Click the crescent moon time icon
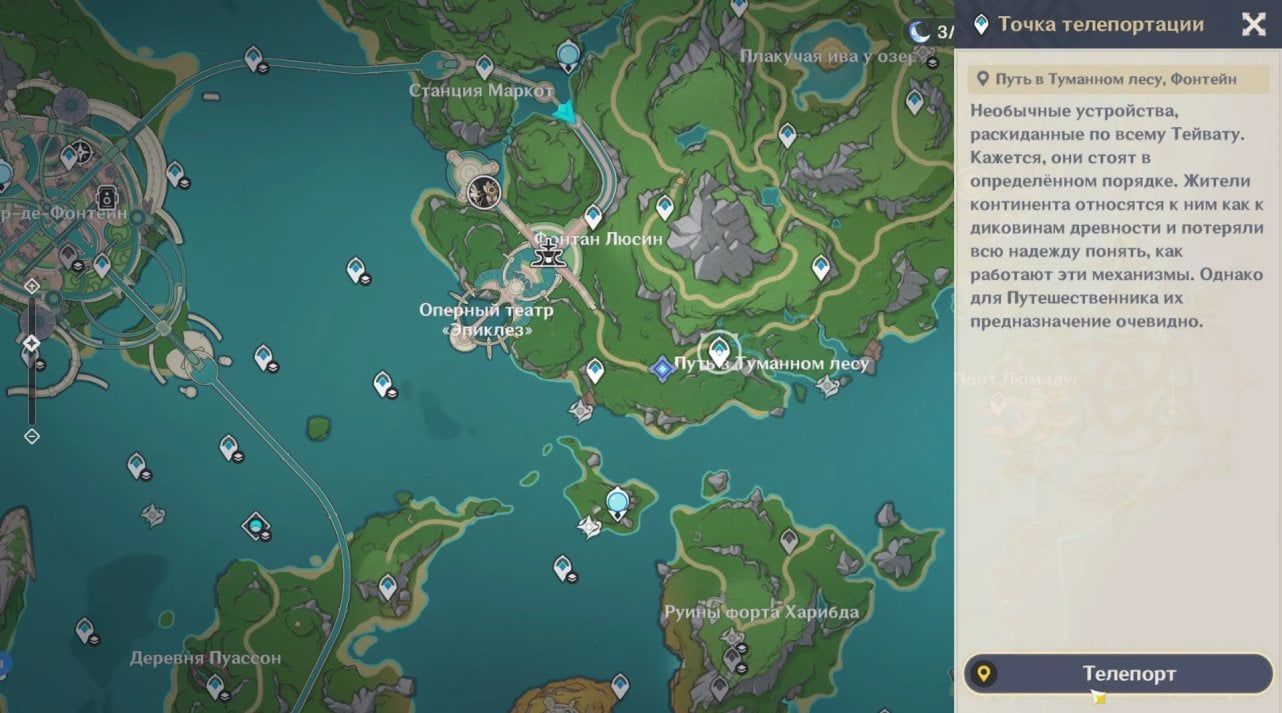Screen dimensions: 1282x713 pos(920,32)
